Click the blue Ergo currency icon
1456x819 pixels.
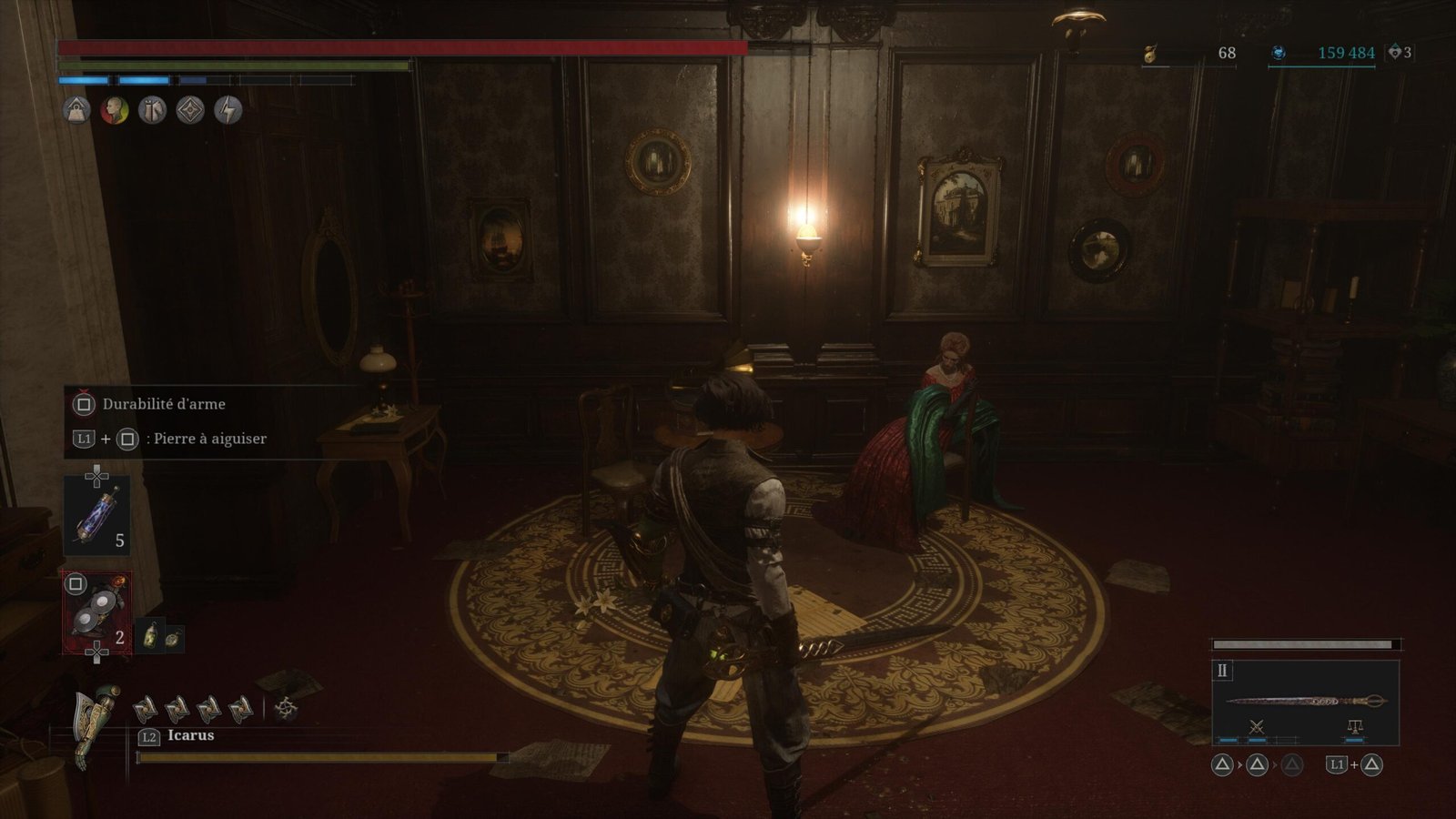[1278, 54]
